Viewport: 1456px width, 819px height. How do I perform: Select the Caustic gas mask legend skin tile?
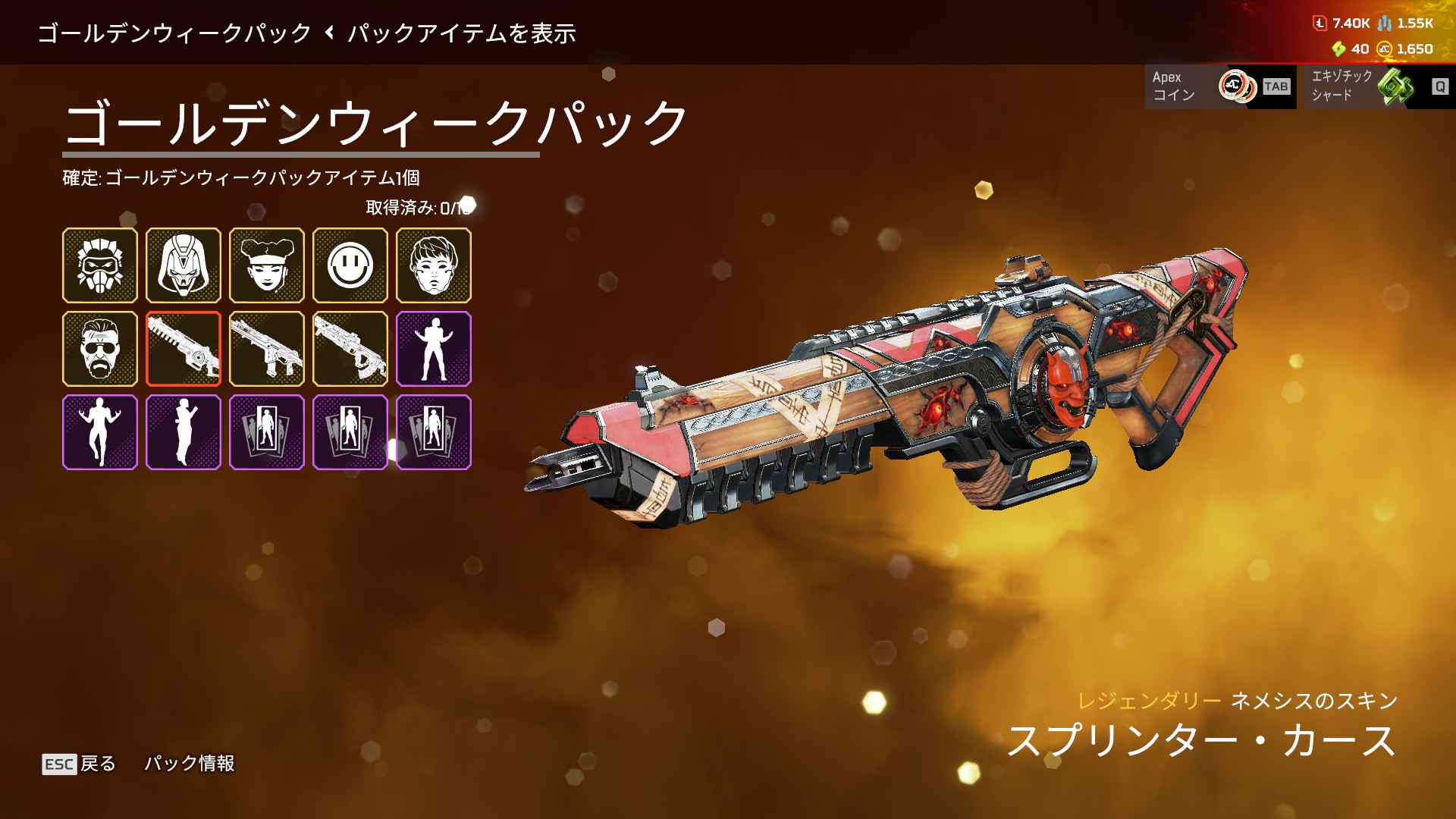click(100, 265)
